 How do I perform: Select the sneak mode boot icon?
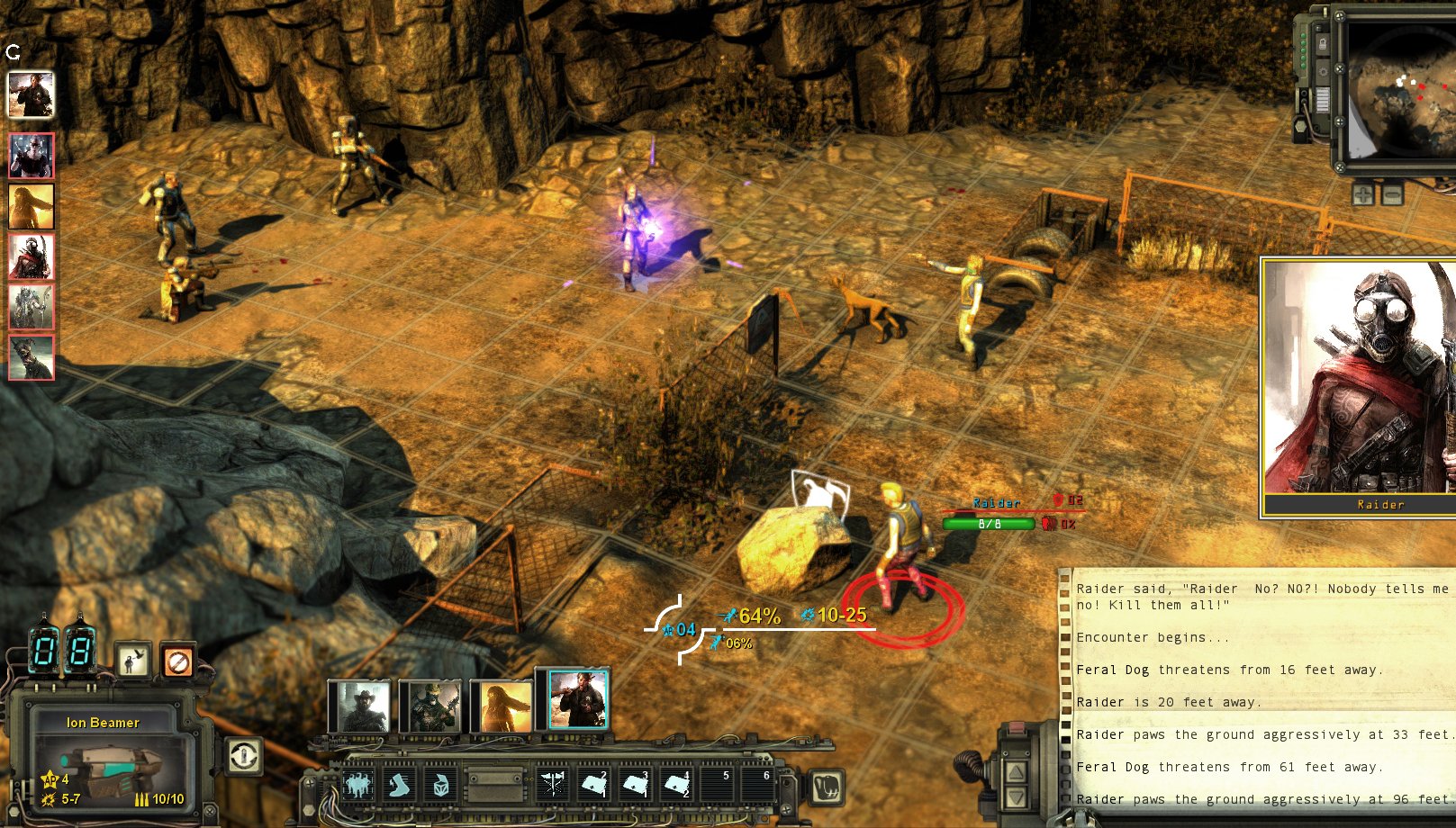(x=401, y=784)
